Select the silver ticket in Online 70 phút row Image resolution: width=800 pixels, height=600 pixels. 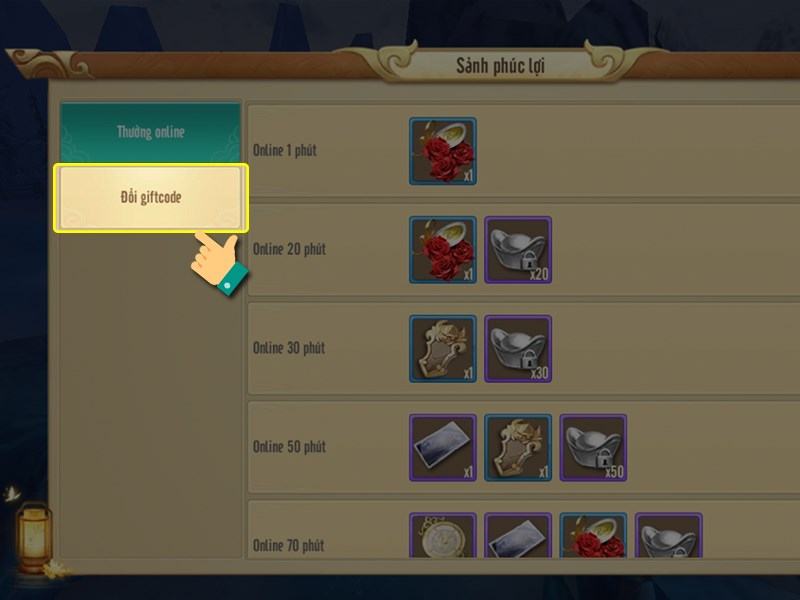pos(518,536)
